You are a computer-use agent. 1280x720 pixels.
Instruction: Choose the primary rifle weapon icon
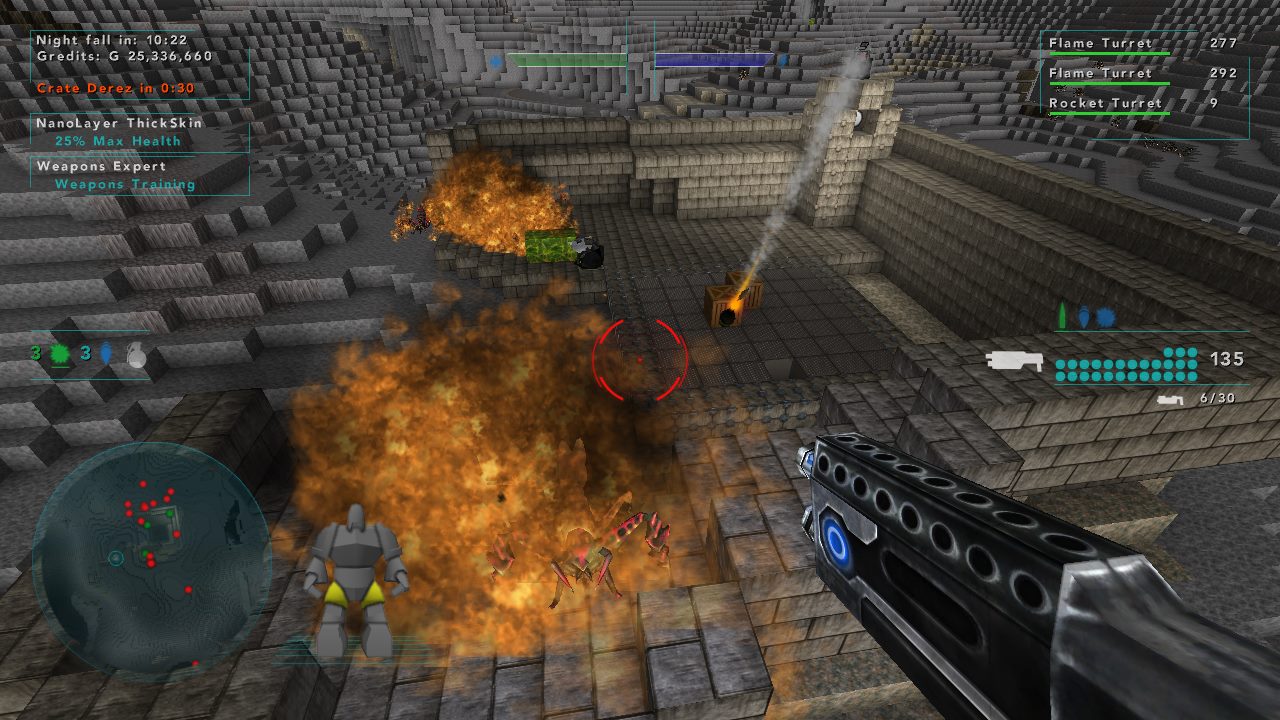coord(1014,361)
